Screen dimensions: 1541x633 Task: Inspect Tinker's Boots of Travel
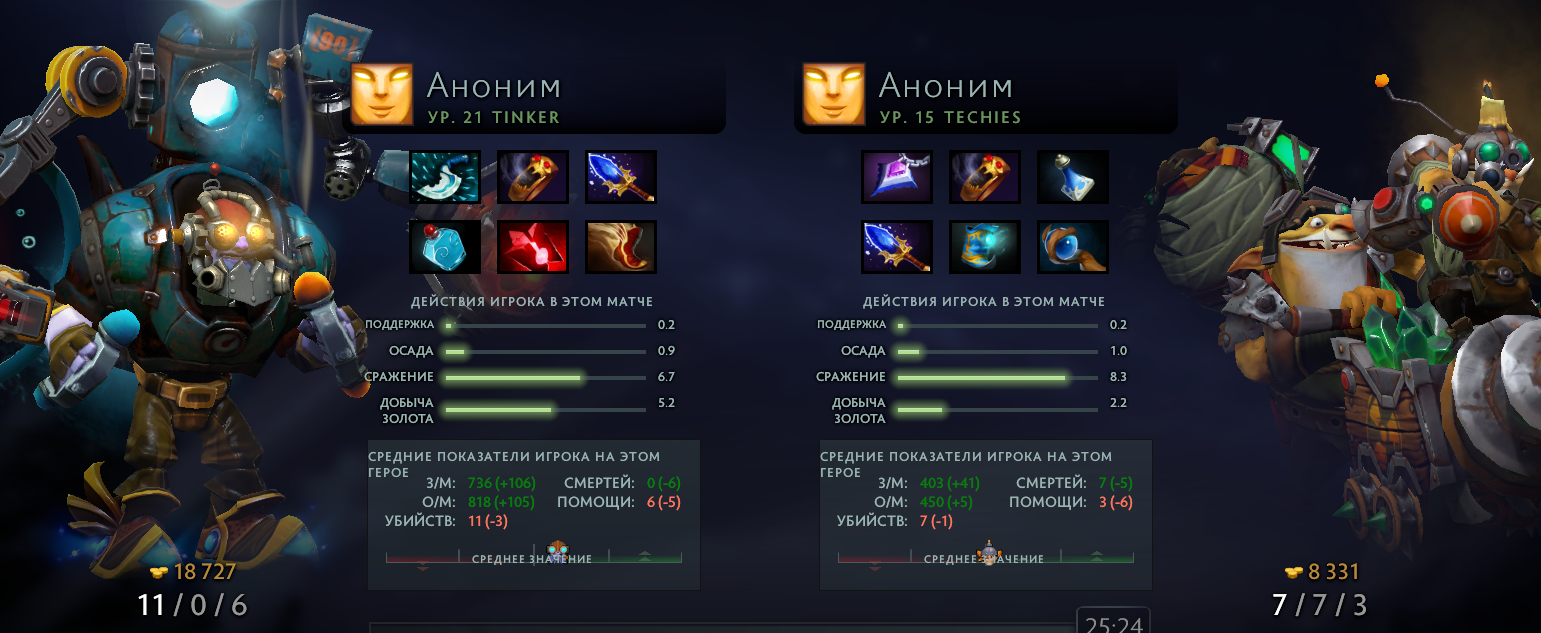pyautogui.click(x=621, y=247)
